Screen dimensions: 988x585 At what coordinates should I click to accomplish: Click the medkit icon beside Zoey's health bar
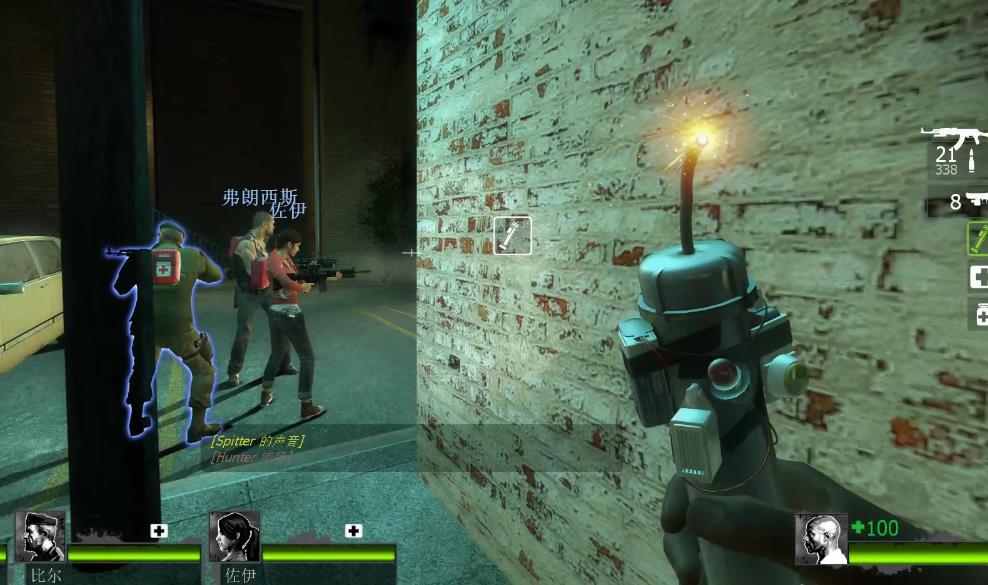pyautogui.click(x=353, y=531)
